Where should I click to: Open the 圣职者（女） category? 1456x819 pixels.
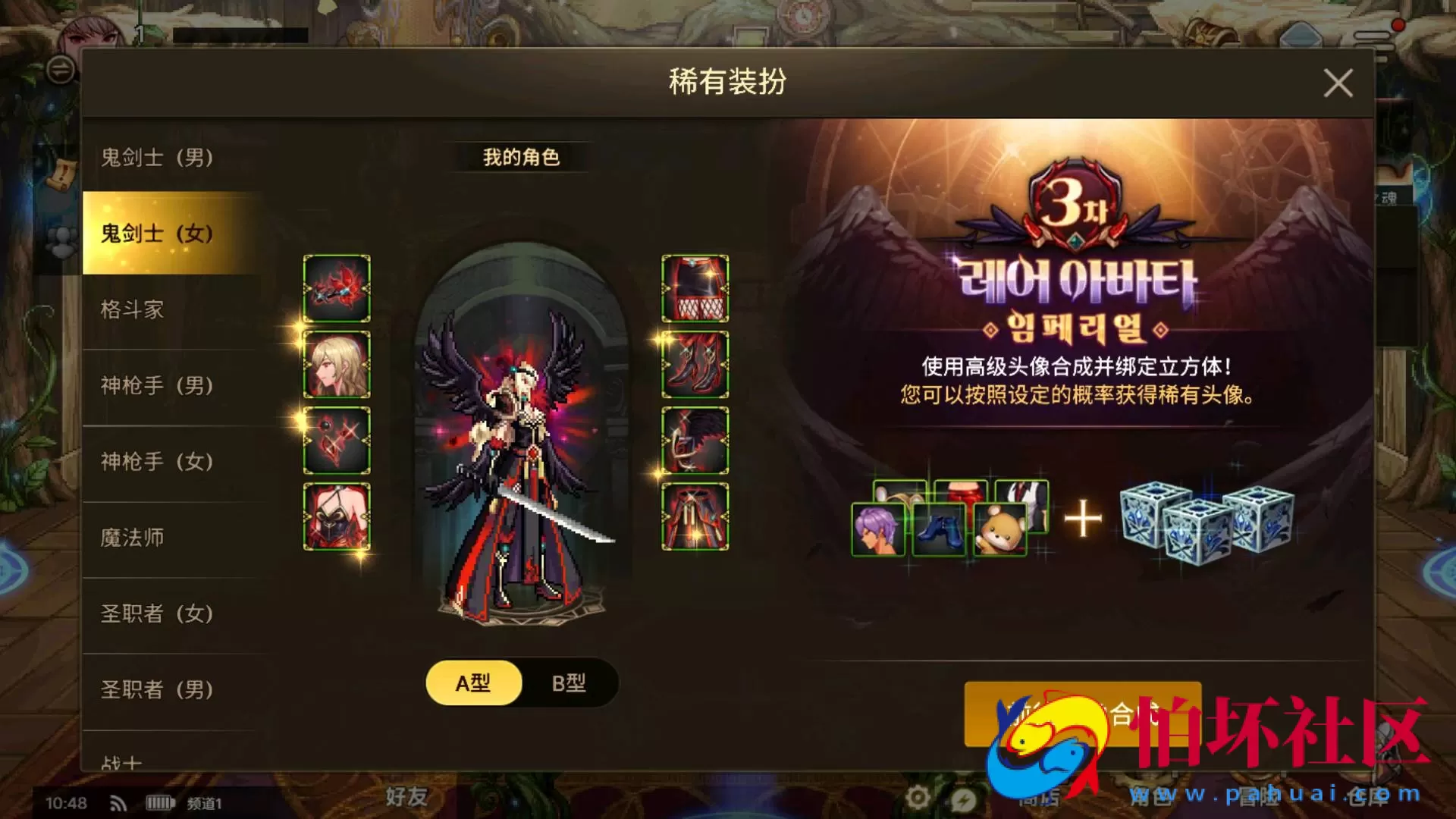[x=155, y=614]
